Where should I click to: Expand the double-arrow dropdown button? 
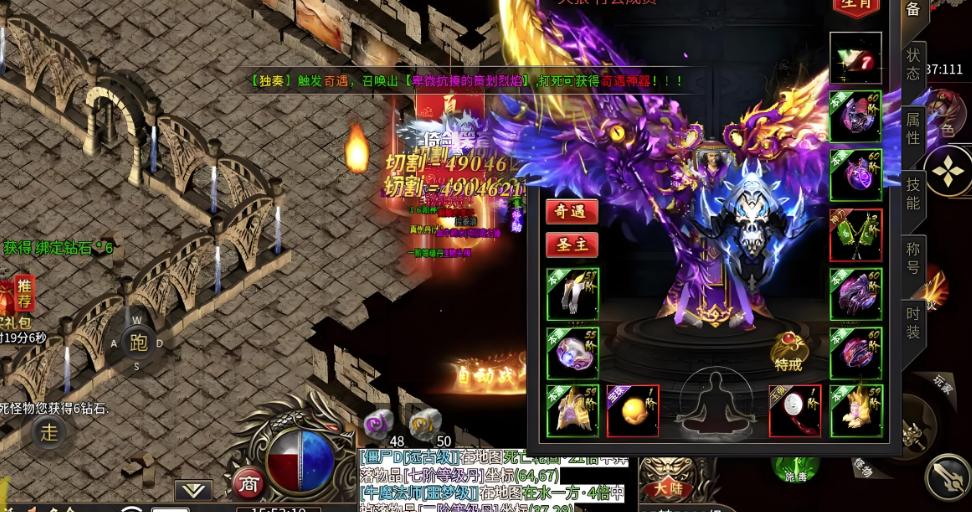[x=193, y=490]
